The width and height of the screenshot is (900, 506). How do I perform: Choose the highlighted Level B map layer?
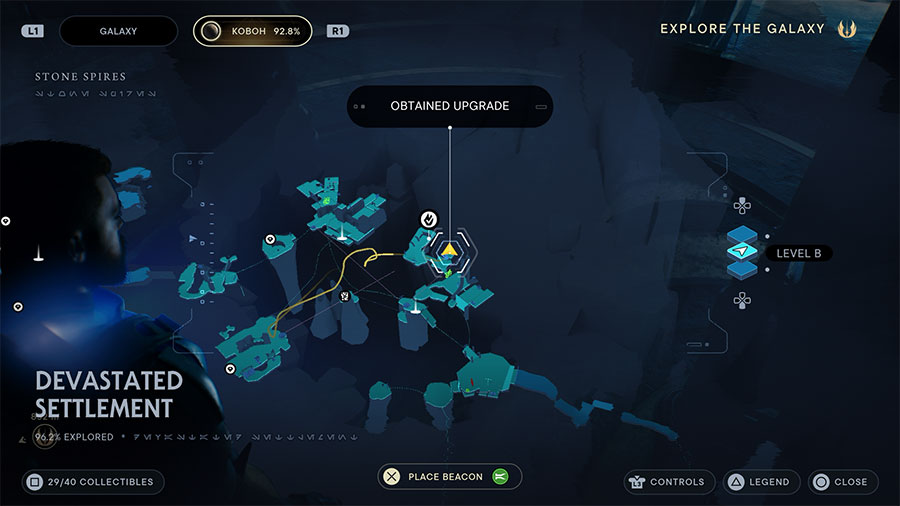tap(742, 252)
